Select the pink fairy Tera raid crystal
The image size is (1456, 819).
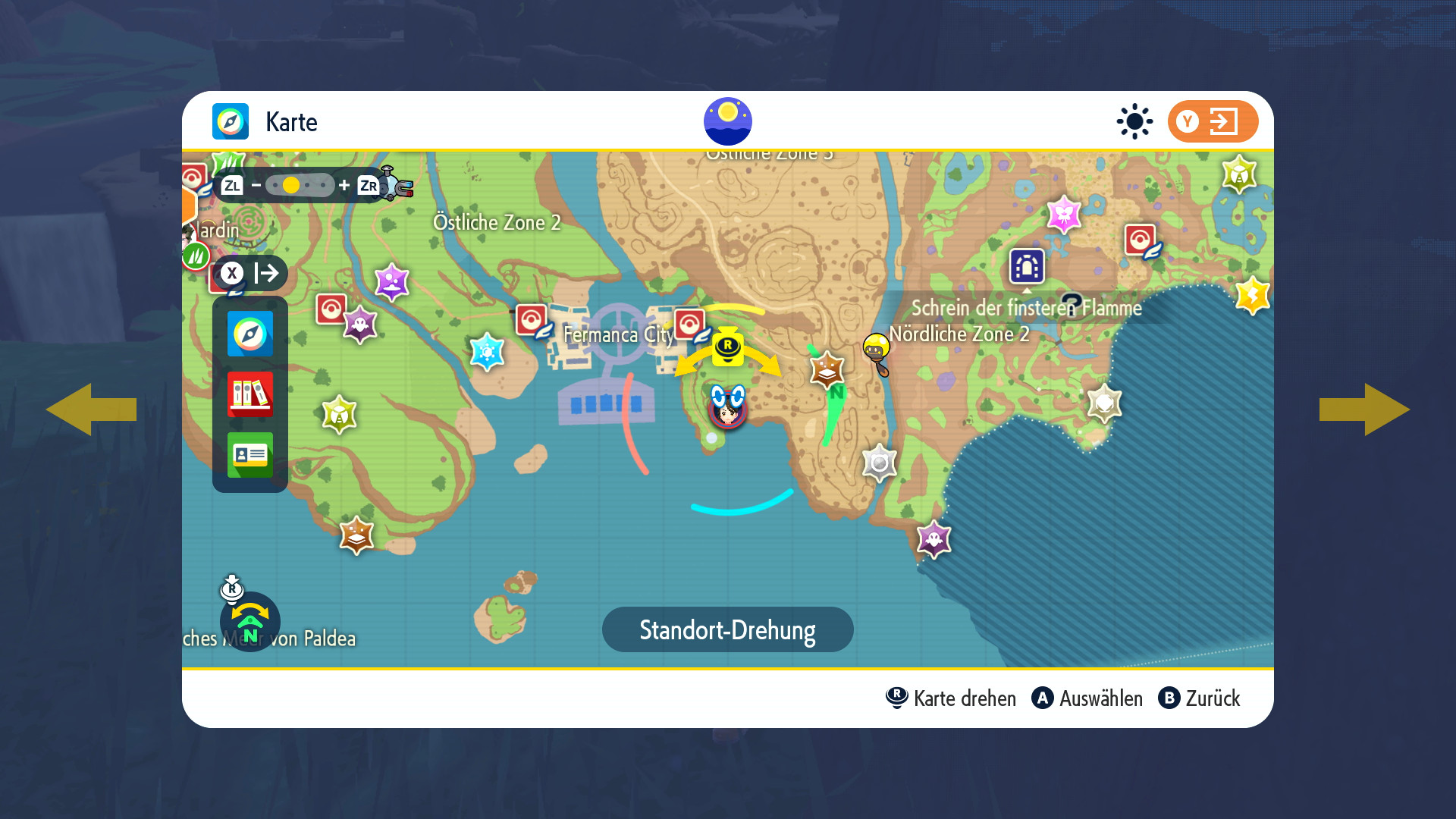coord(1063,215)
